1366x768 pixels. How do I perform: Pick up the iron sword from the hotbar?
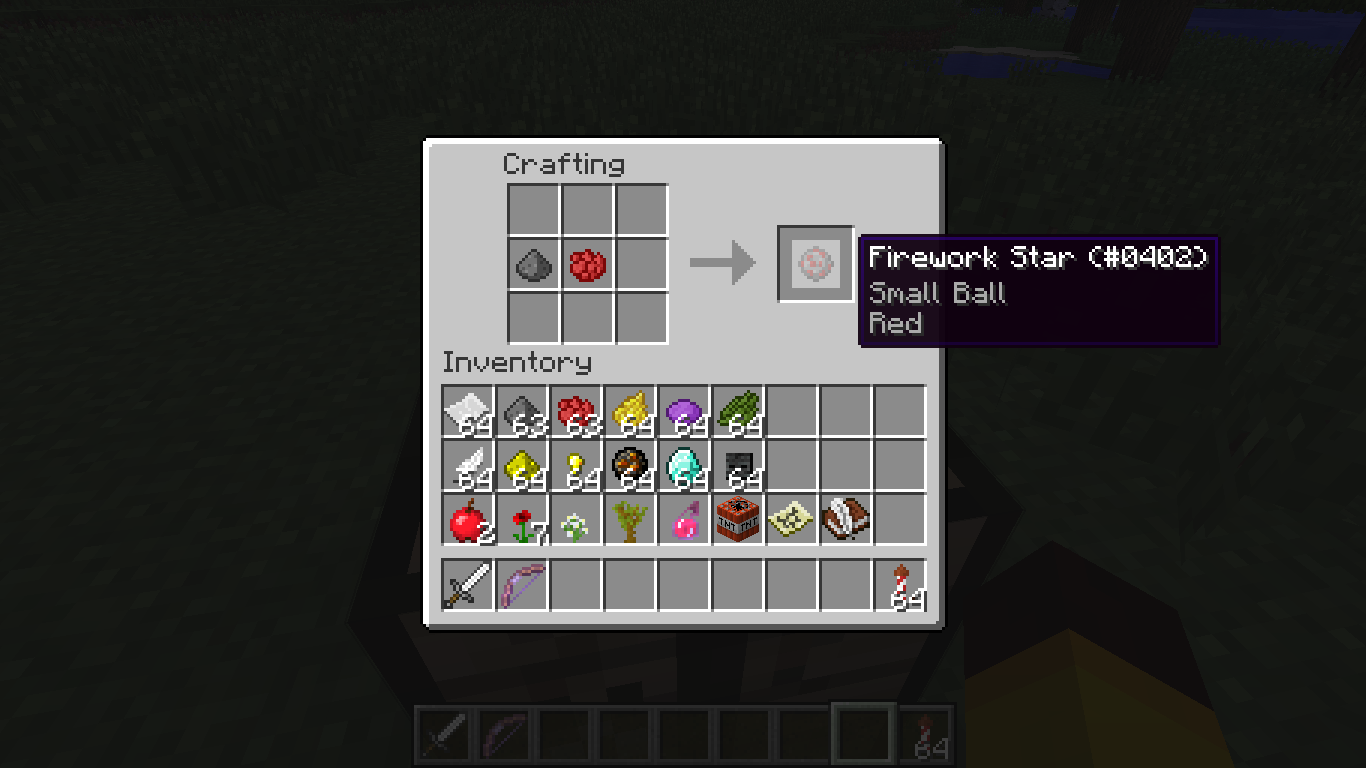click(x=467, y=585)
